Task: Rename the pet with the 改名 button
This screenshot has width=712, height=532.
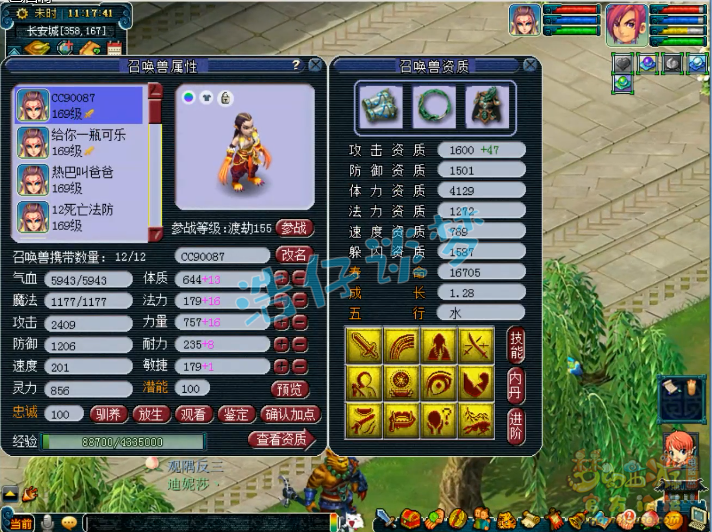Action: tap(294, 255)
